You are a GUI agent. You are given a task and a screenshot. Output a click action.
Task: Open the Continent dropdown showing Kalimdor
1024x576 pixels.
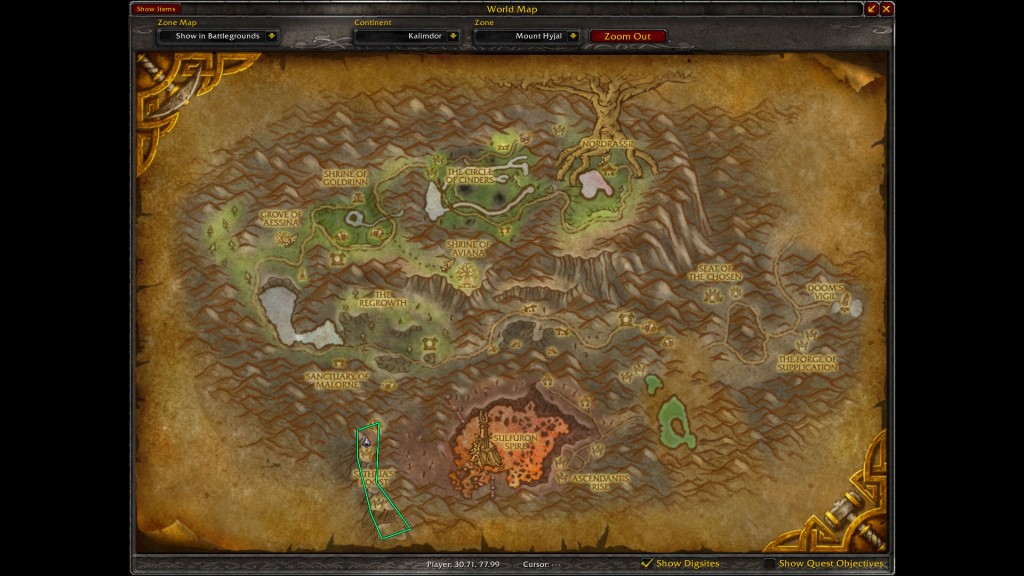pos(454,36)
